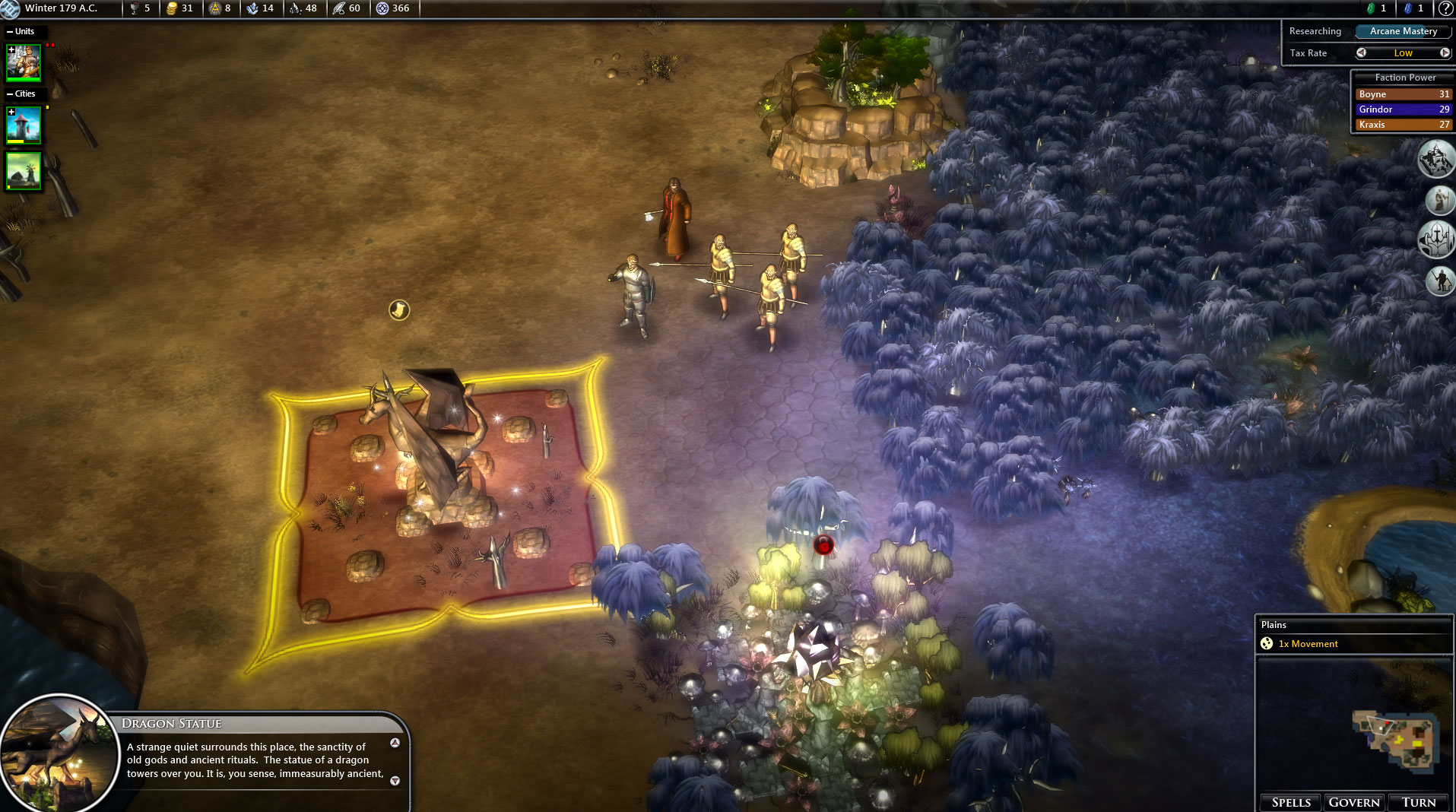
Task: Lower the tax rate with left arrow
Action: pos(1361,52)
